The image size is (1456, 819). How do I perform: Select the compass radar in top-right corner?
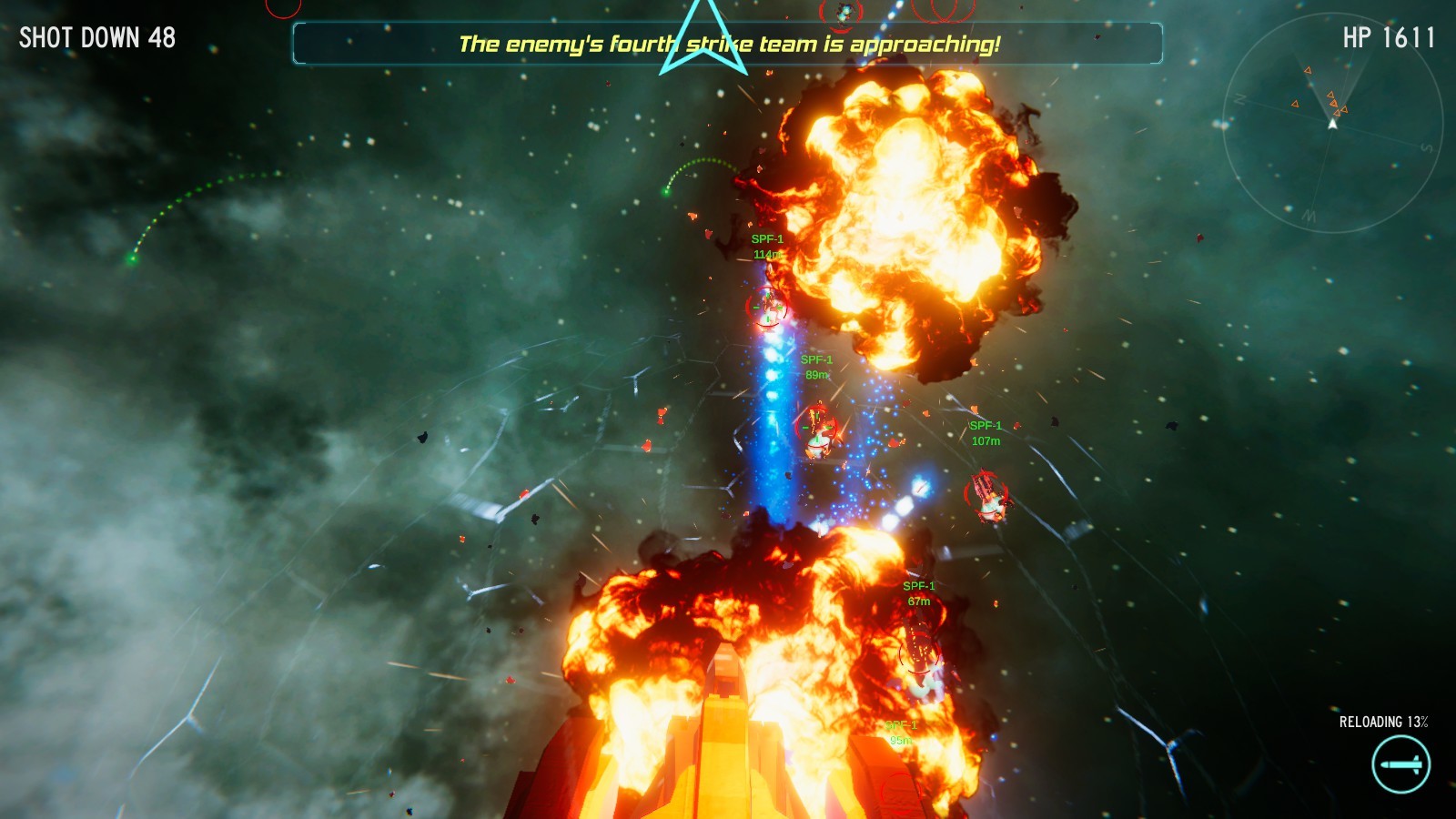coord(1333,127)
